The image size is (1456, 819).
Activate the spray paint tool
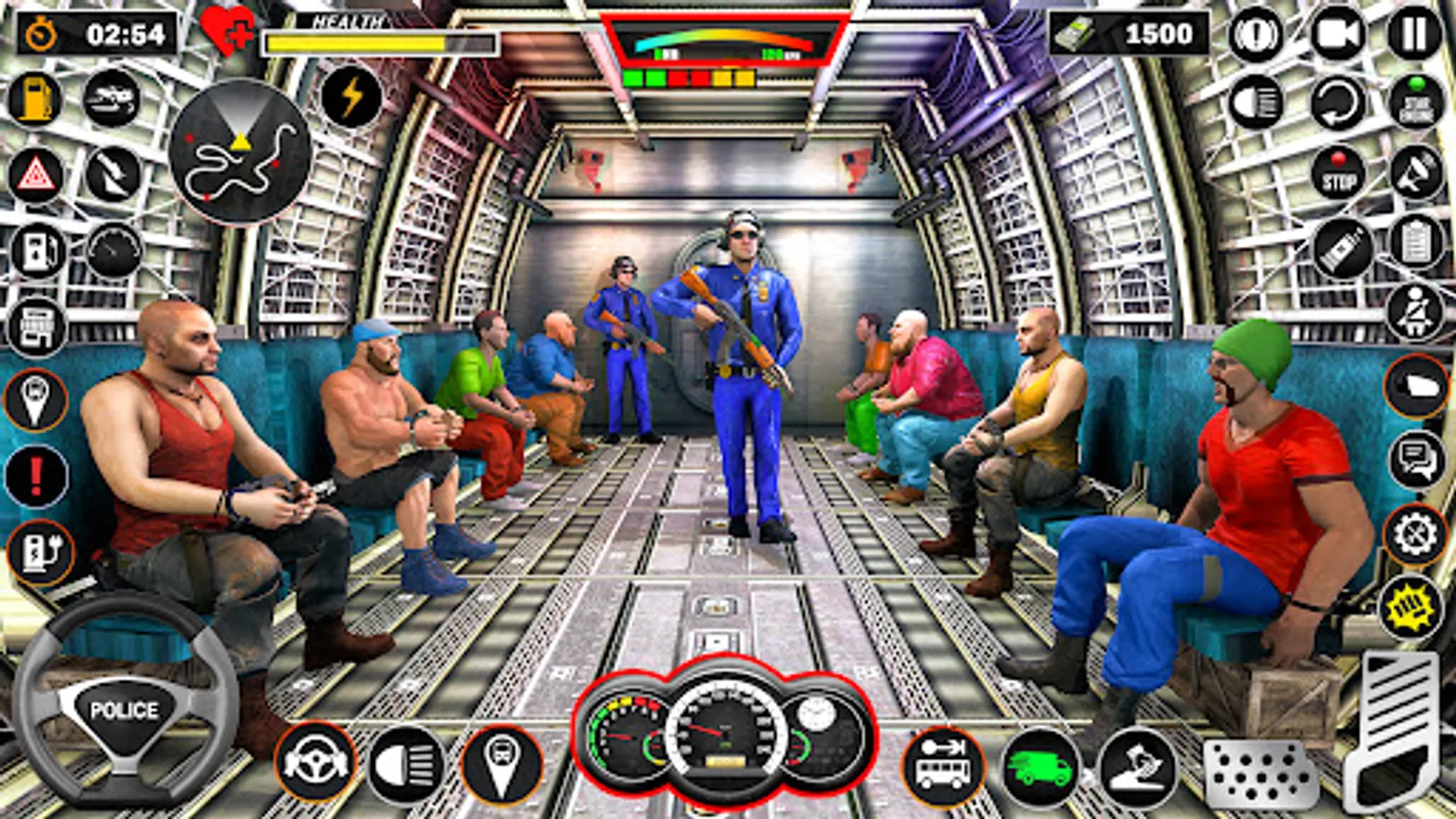pyautogui.click(x=1344, y=248)
